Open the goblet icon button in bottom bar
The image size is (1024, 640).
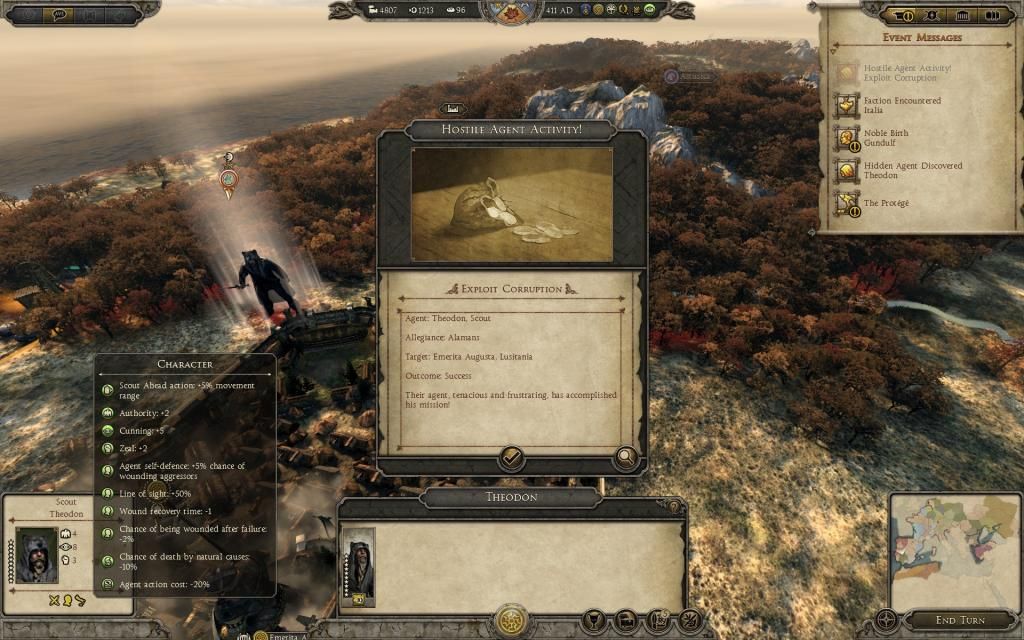coord(593,621)
